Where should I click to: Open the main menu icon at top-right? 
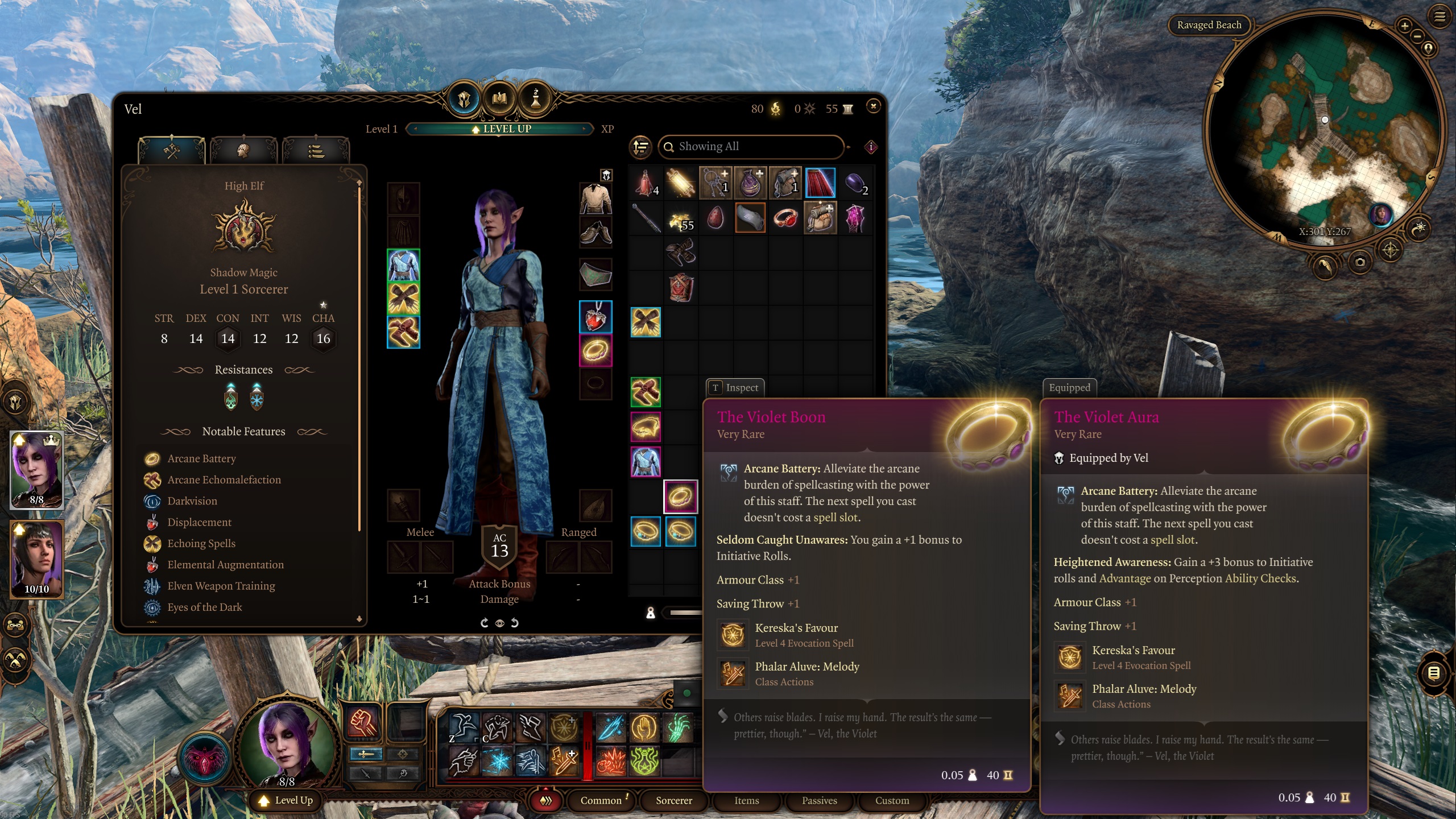pyautogui.click(x=1439, y=16)
